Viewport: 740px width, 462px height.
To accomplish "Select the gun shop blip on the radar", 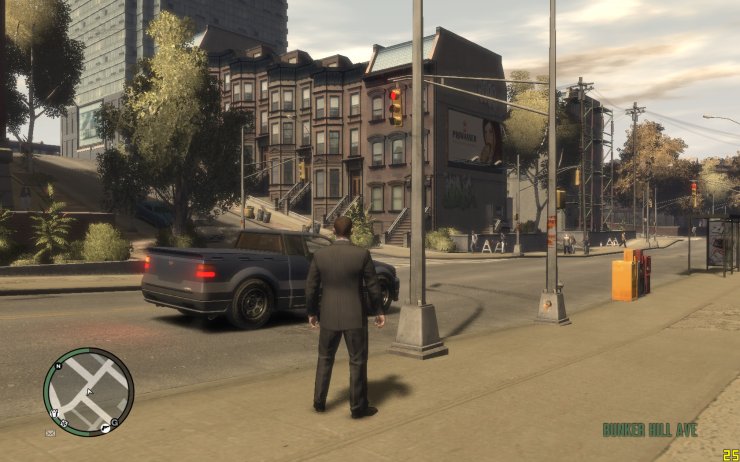I will (104, 428).
